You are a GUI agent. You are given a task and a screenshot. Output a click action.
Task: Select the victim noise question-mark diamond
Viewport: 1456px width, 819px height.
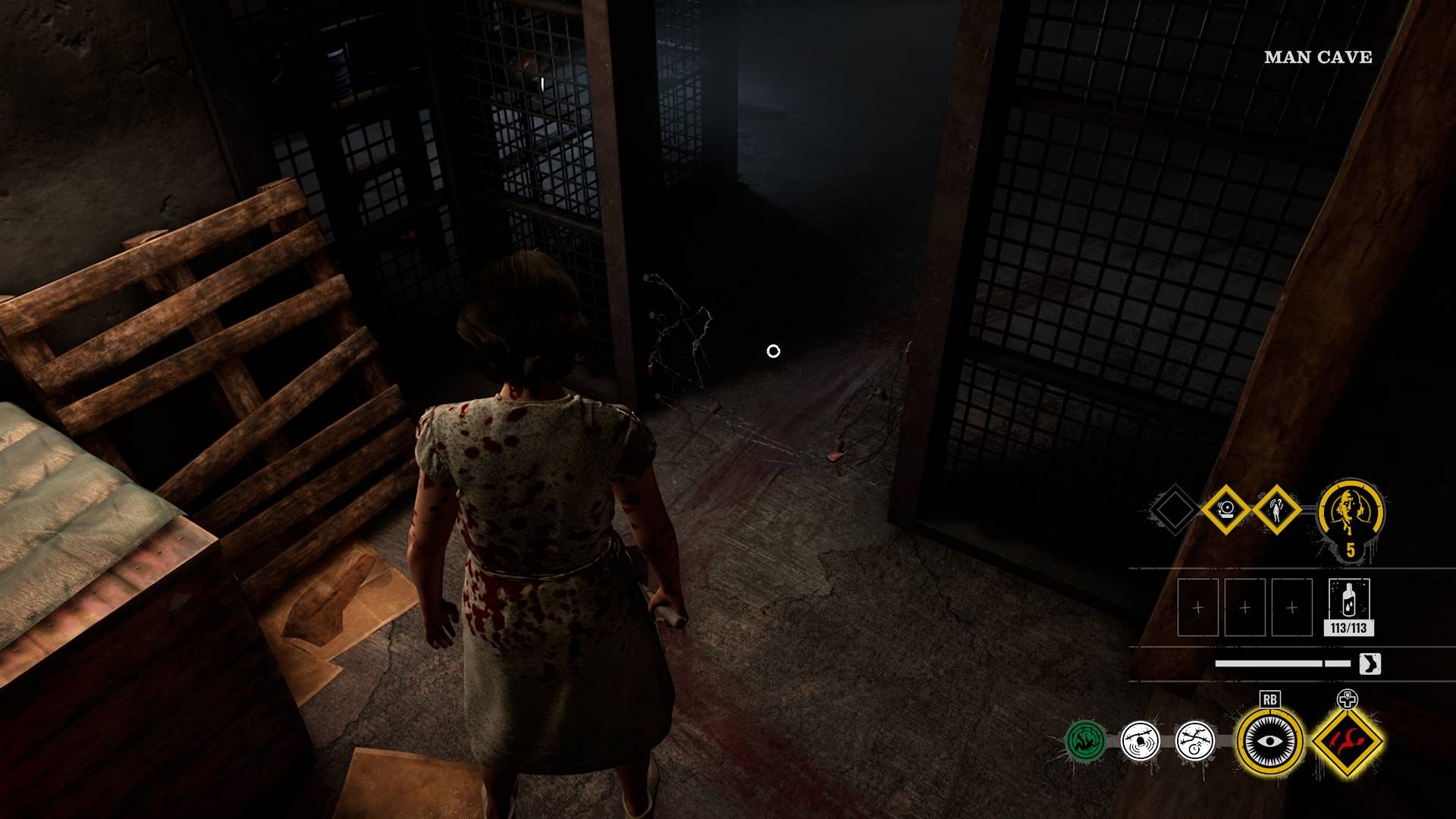[x=1276, y=509]
